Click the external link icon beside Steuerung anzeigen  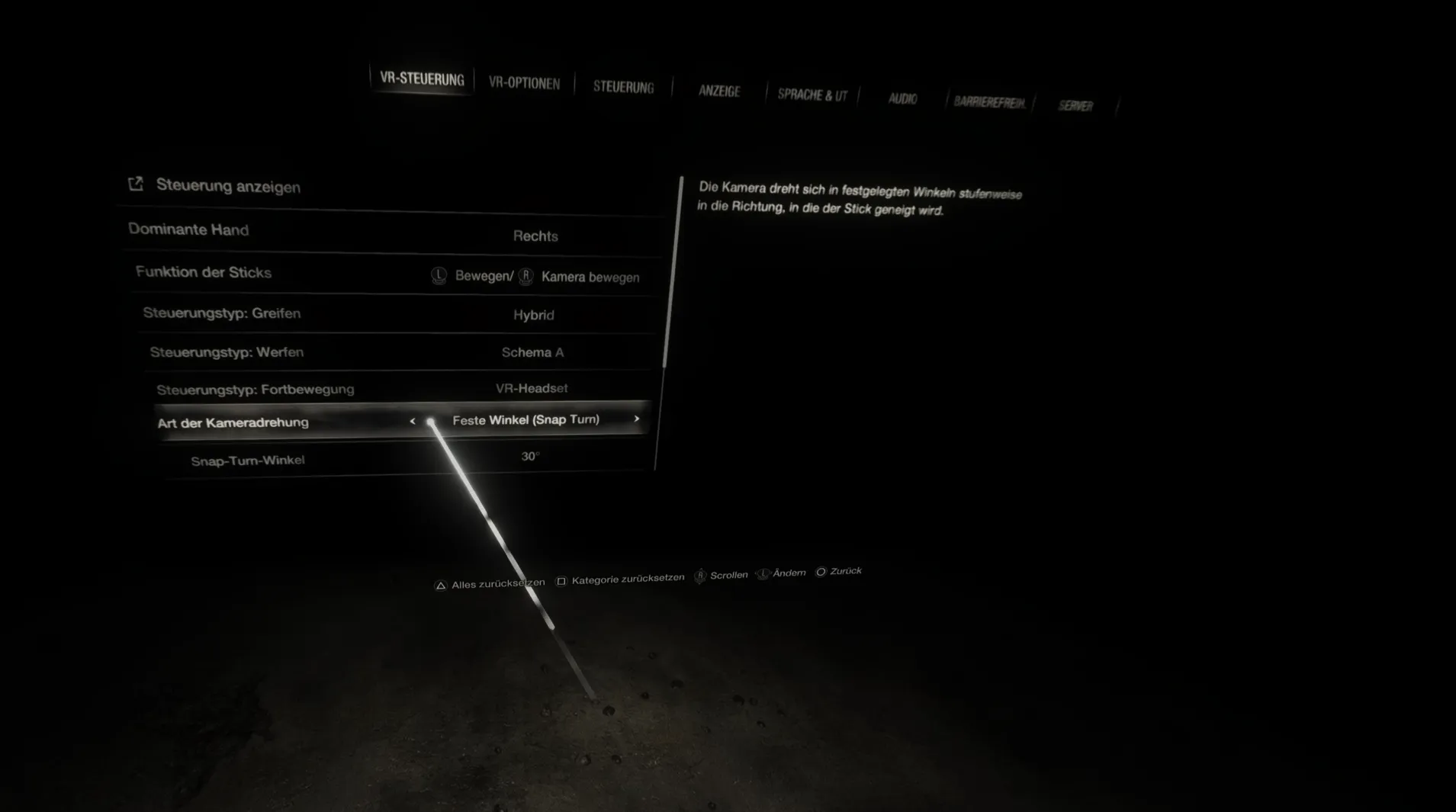(x=137, y=184)
